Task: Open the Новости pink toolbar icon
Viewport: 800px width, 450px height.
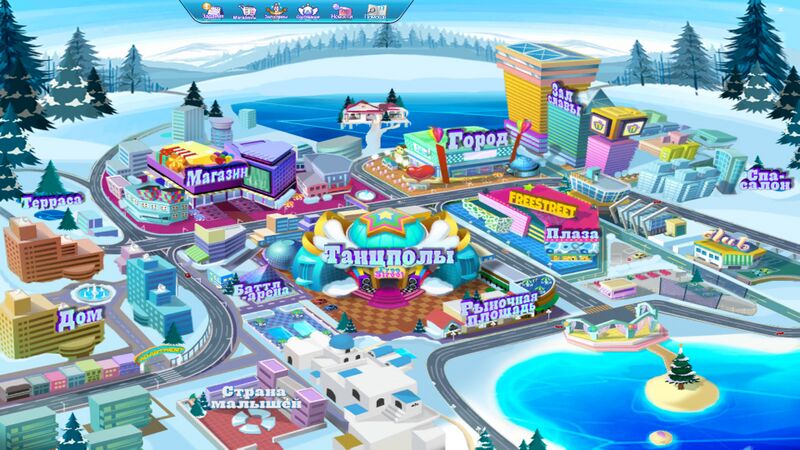Action: [343, 11]
